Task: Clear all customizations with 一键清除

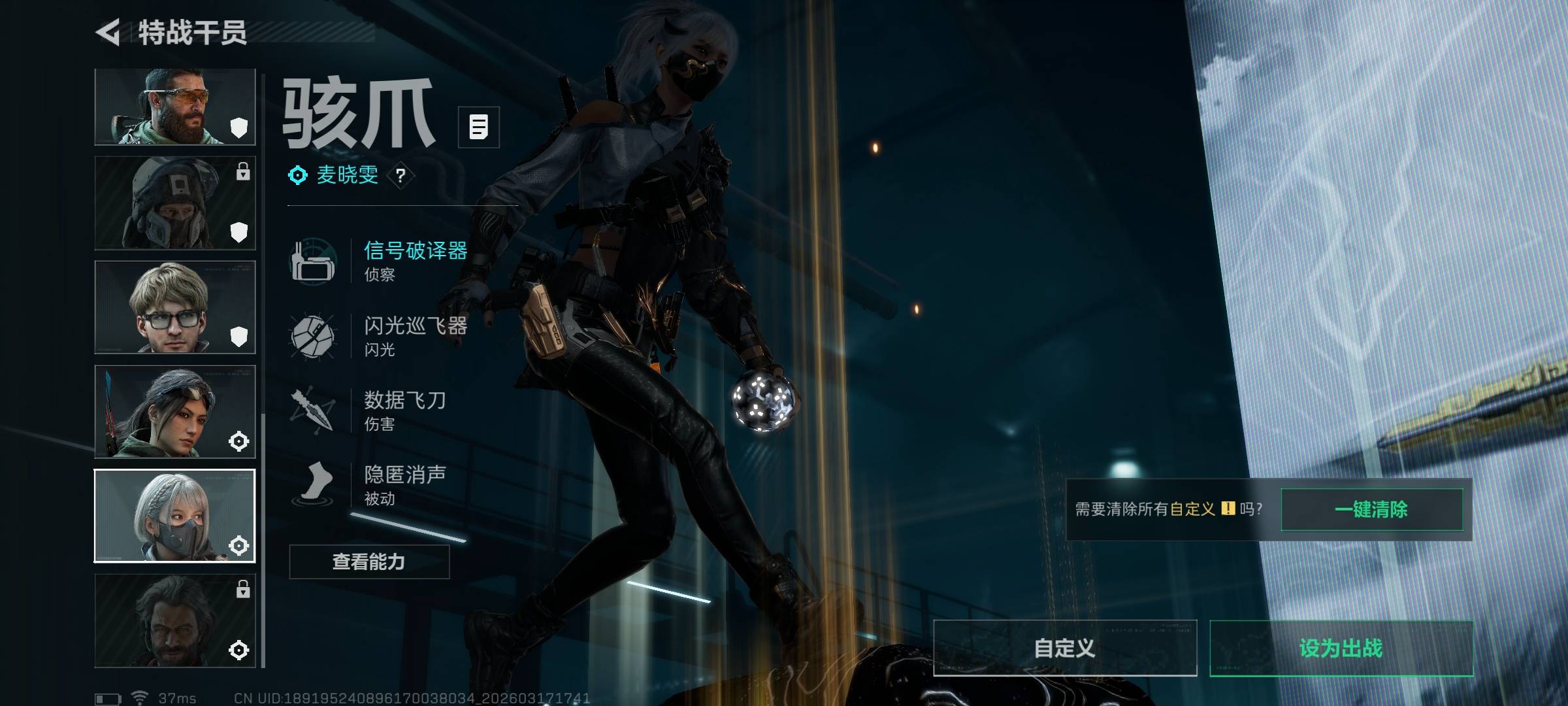Action: pyautogui.click(x=1371, y=509)
